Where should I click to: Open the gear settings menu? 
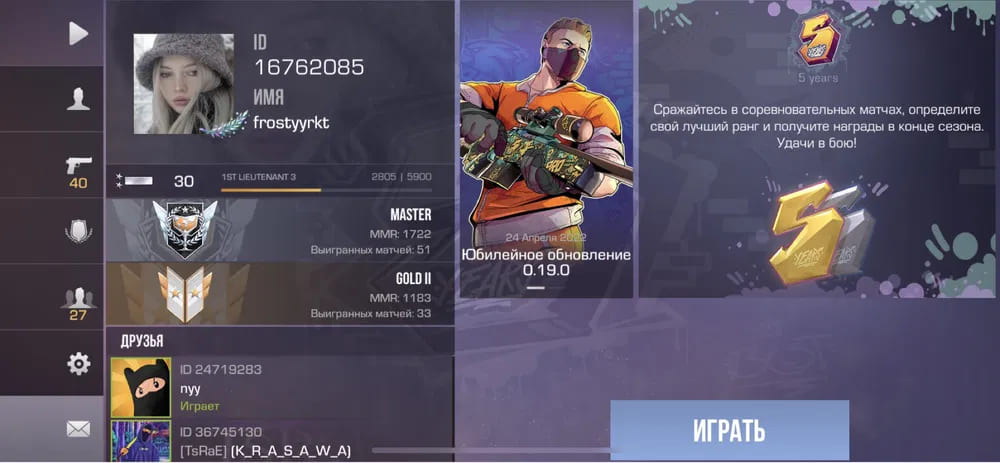tap(78, 364)
